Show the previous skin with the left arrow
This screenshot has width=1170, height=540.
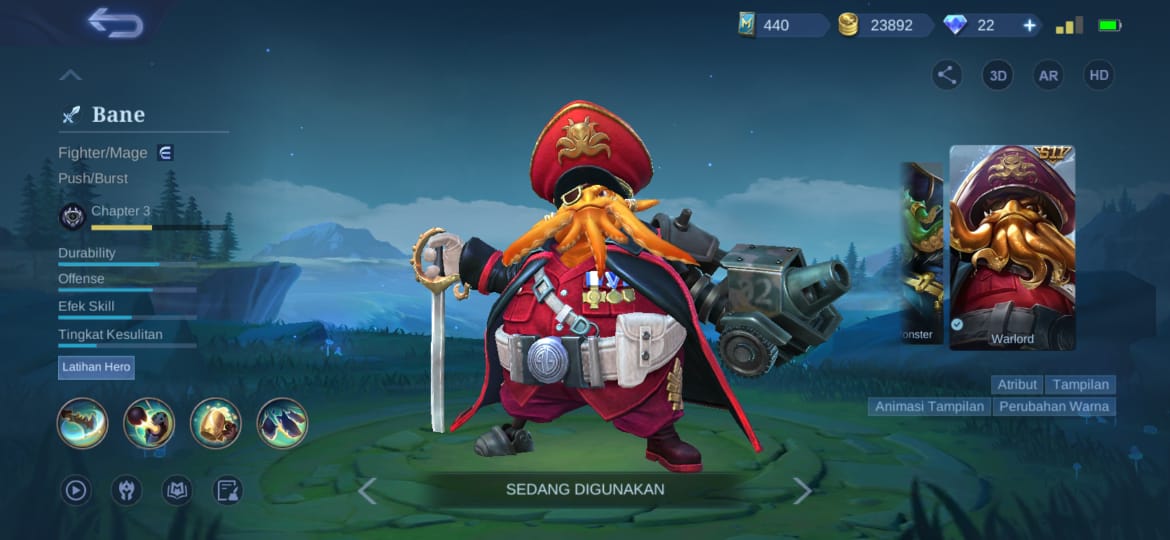click(x=367, y=490)
